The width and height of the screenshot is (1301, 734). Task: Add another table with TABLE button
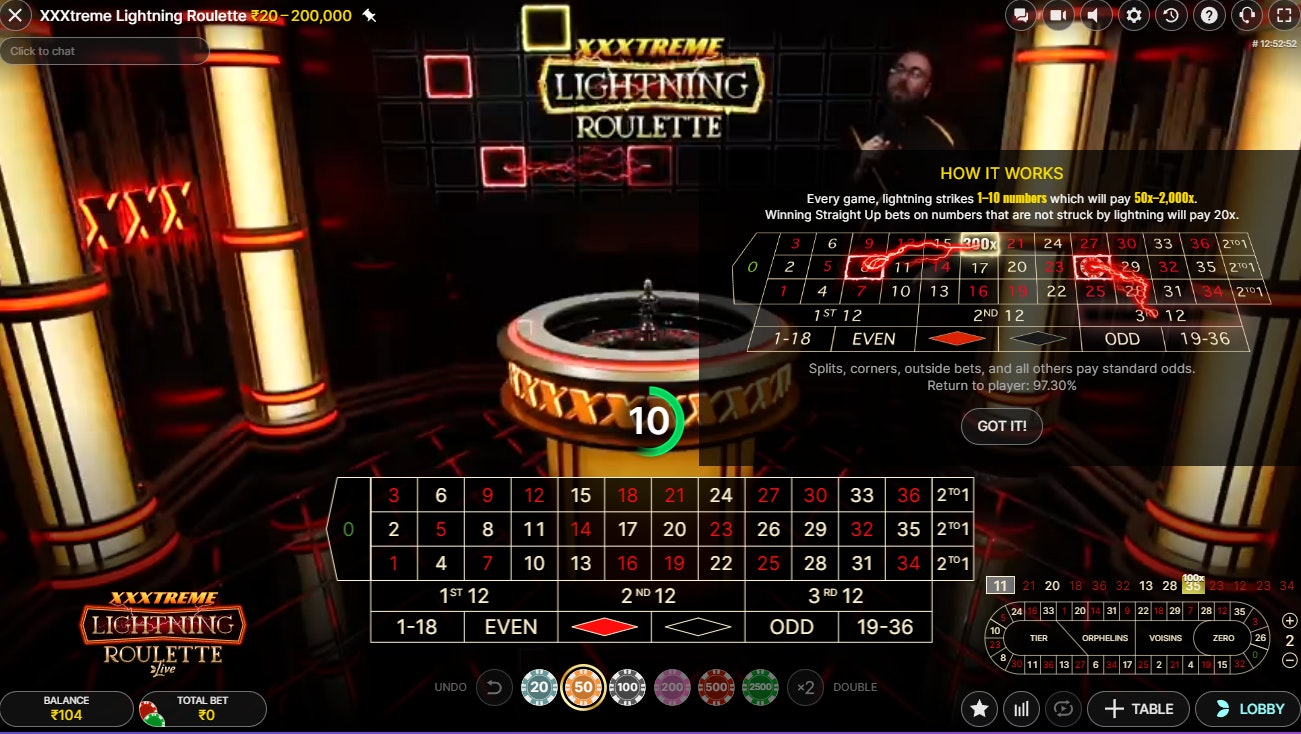(1139, 708)
